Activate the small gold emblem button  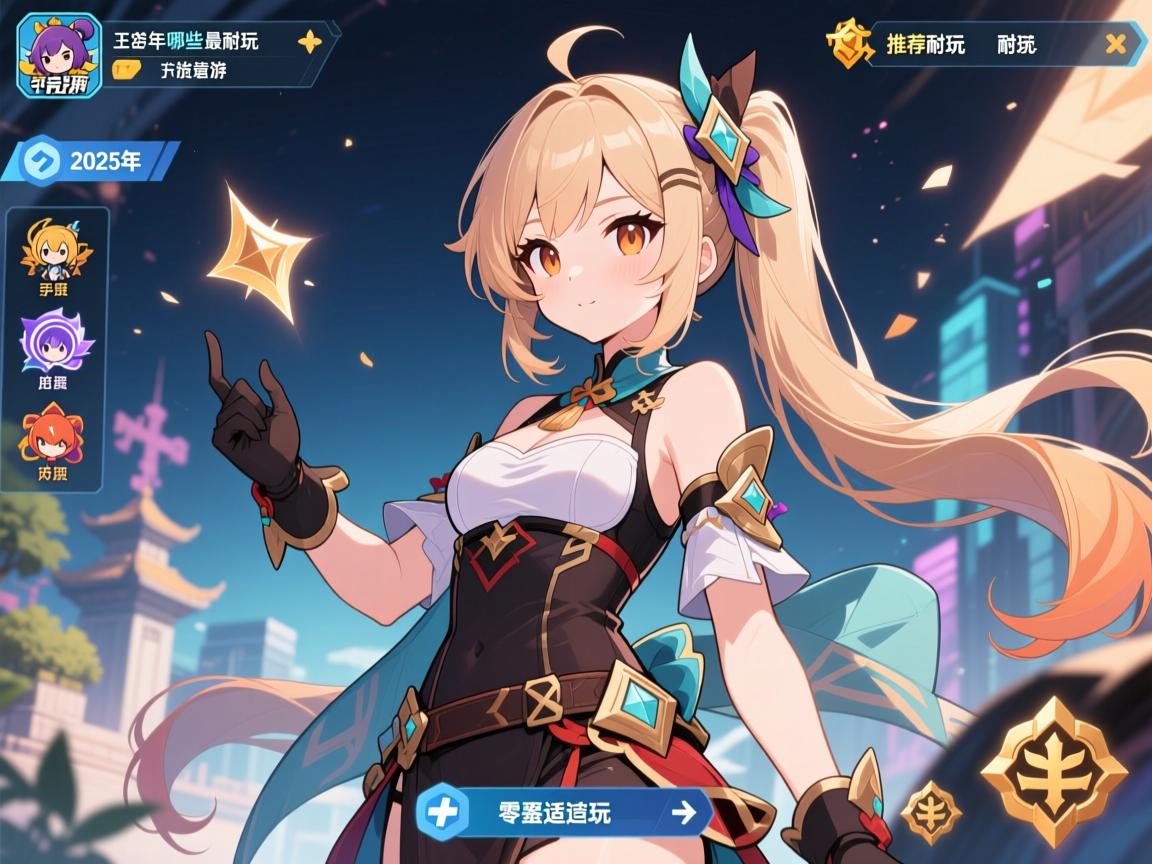click(931, 811)
